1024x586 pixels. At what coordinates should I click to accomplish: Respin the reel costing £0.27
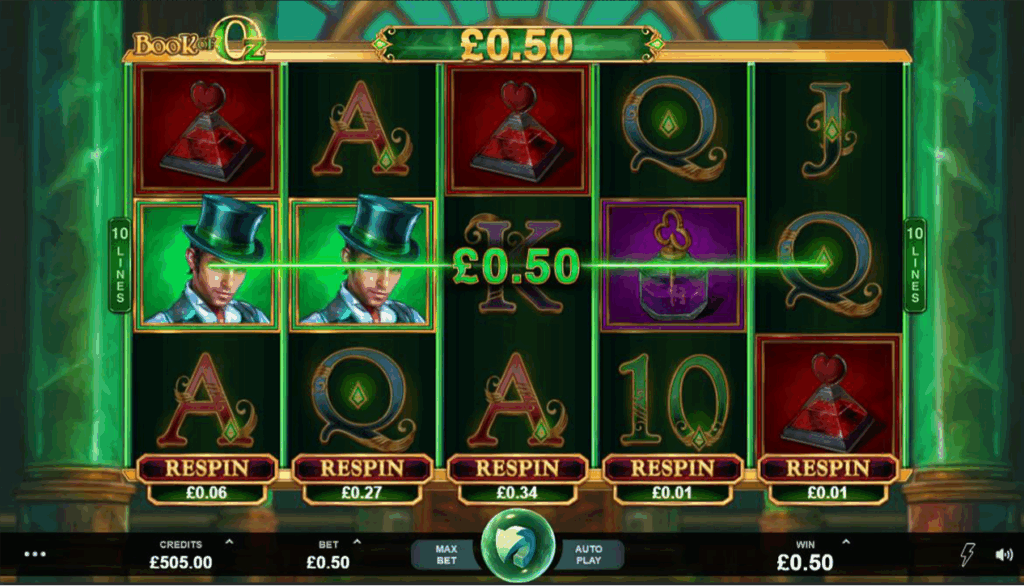pos(362,468)
